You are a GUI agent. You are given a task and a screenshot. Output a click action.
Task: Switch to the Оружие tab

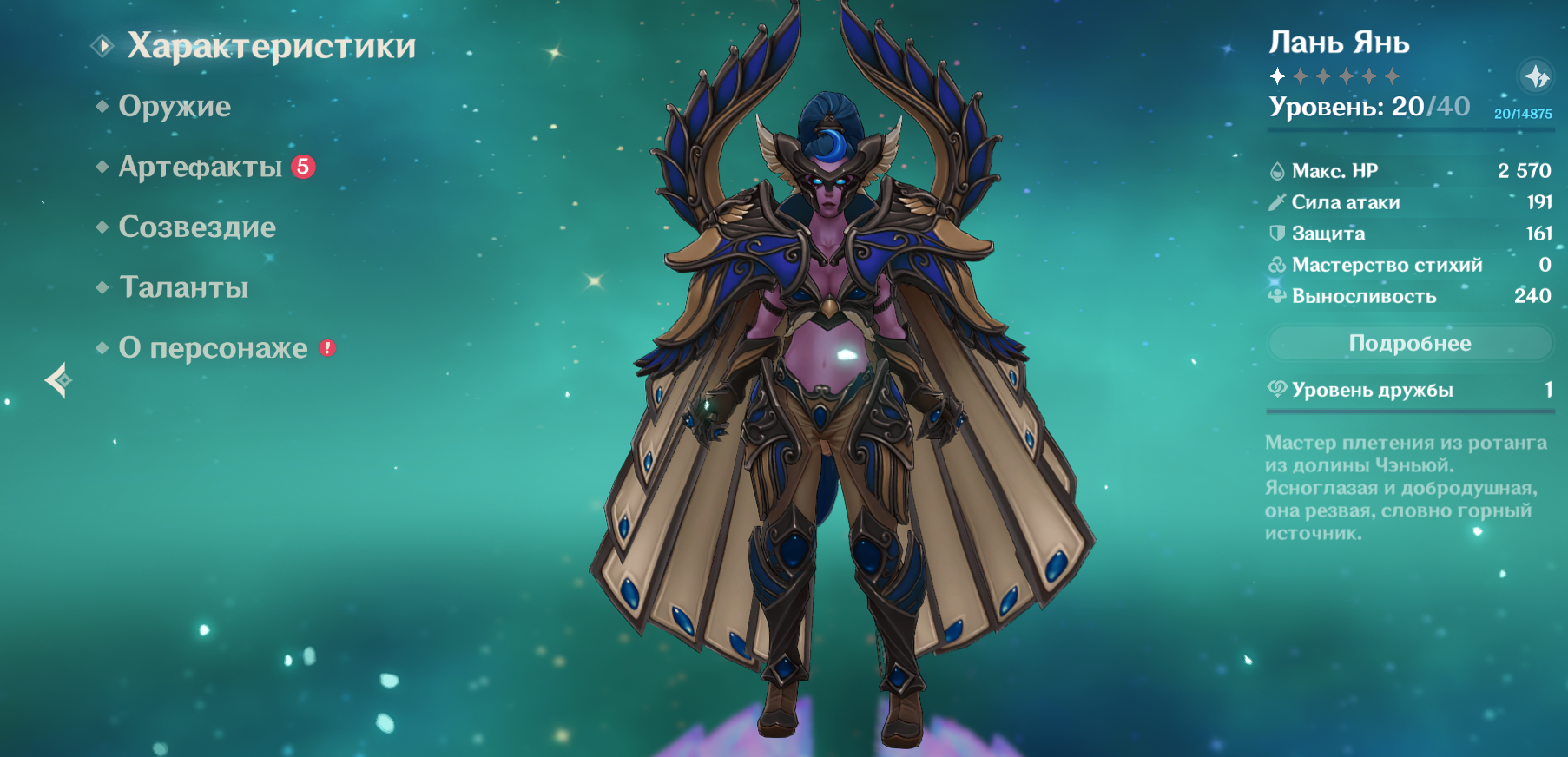pyautogui.click(x=175, y=106)
